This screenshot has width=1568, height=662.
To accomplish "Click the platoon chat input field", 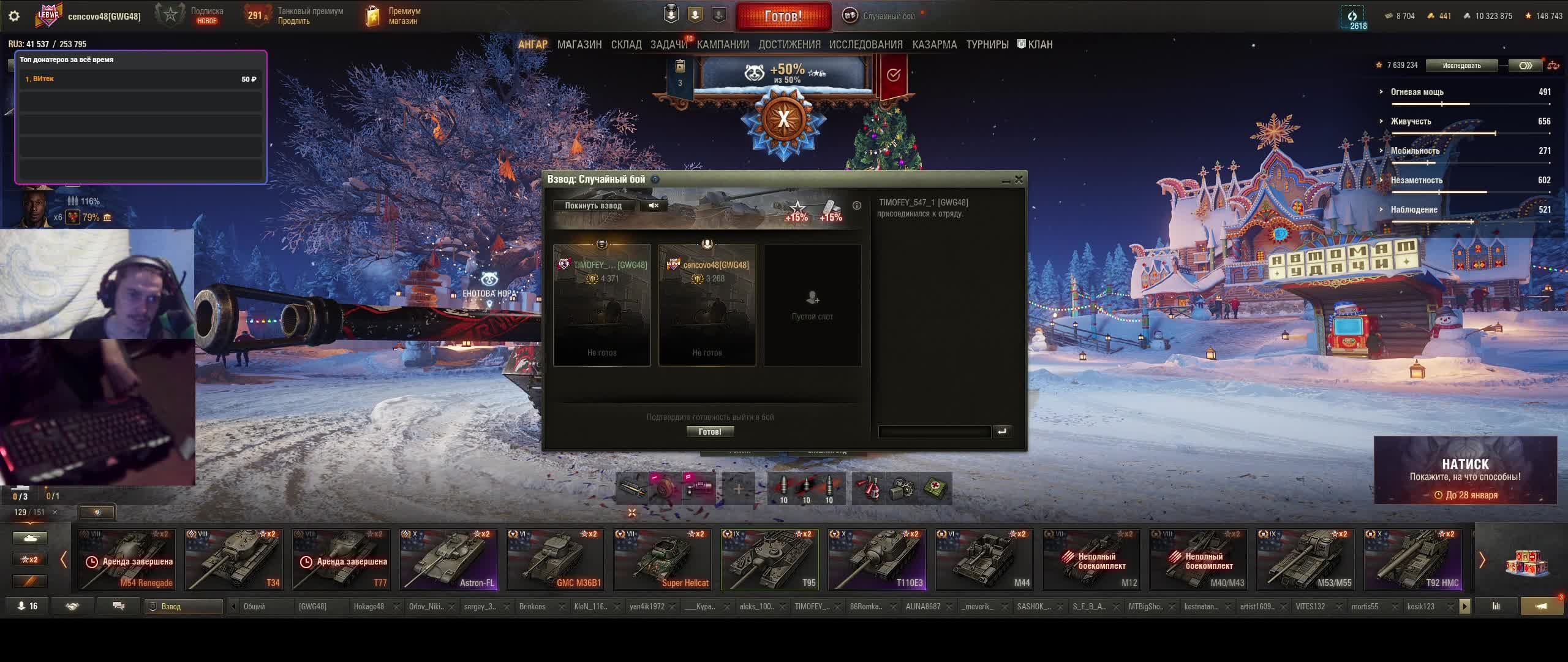I will click(934, 432).
